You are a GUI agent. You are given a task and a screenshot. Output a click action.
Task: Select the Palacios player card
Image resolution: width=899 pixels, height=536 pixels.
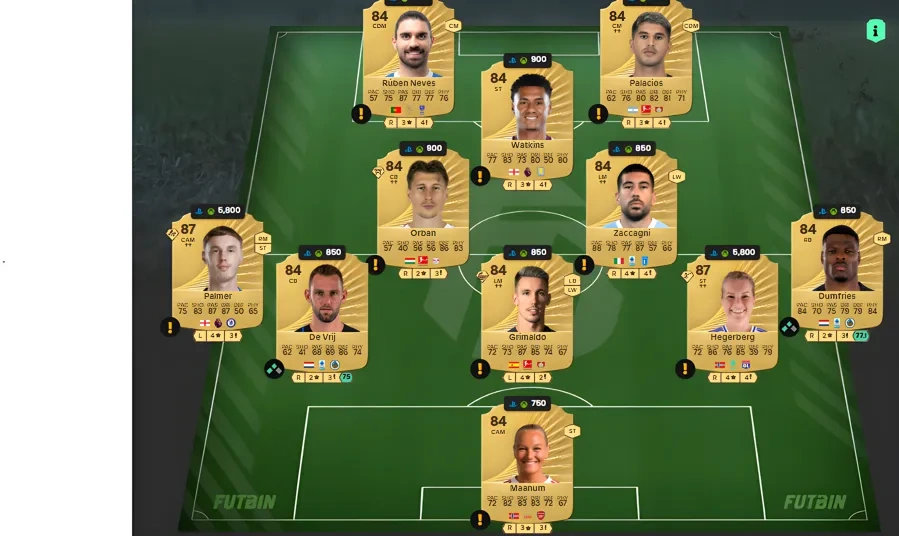click(646, 60)
